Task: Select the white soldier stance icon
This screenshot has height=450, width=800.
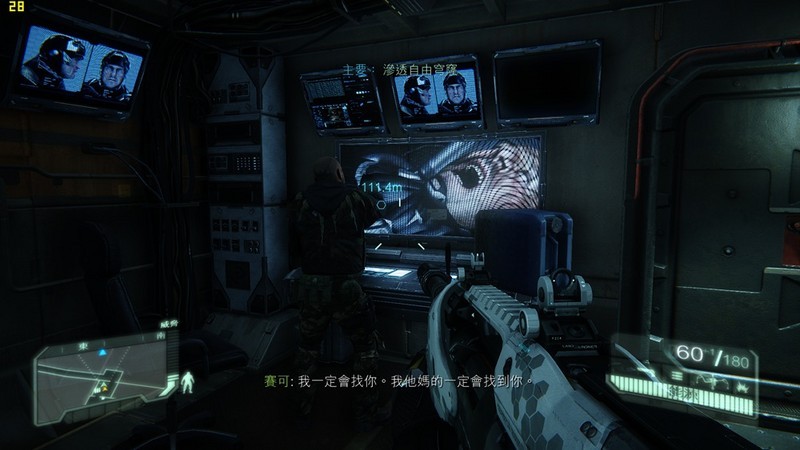Action: [187, 381]
